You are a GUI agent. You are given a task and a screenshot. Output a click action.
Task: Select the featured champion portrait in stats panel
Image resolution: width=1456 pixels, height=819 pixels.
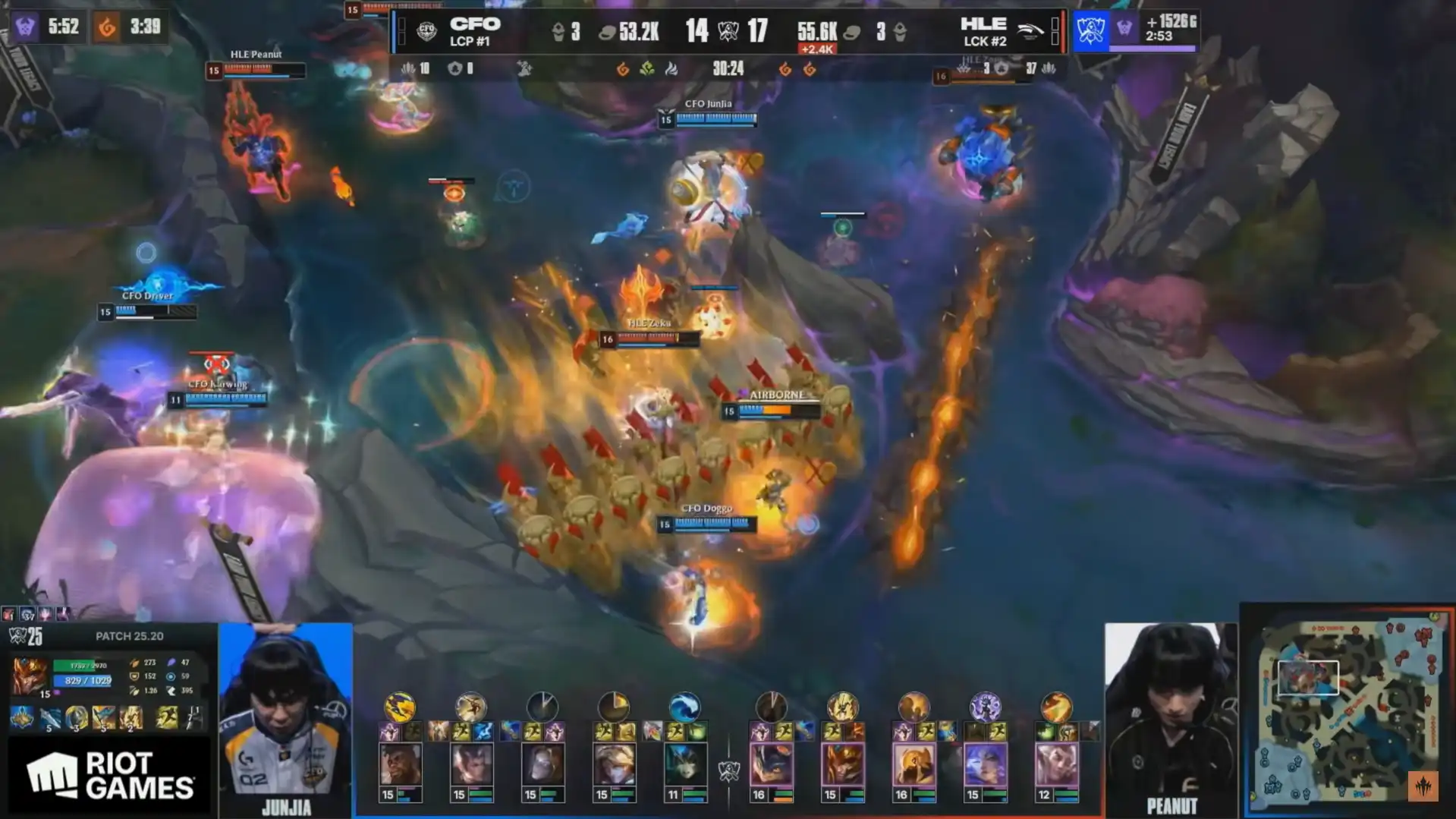[x=30, y=675]
